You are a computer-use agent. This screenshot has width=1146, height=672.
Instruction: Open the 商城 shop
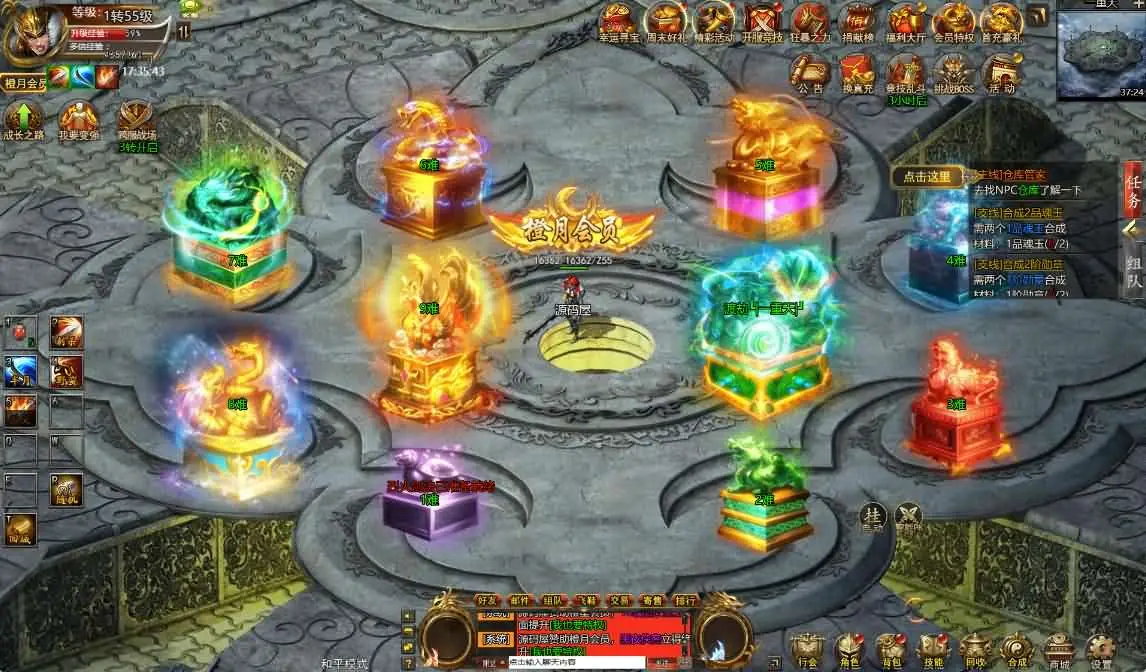coord(1058,649)
